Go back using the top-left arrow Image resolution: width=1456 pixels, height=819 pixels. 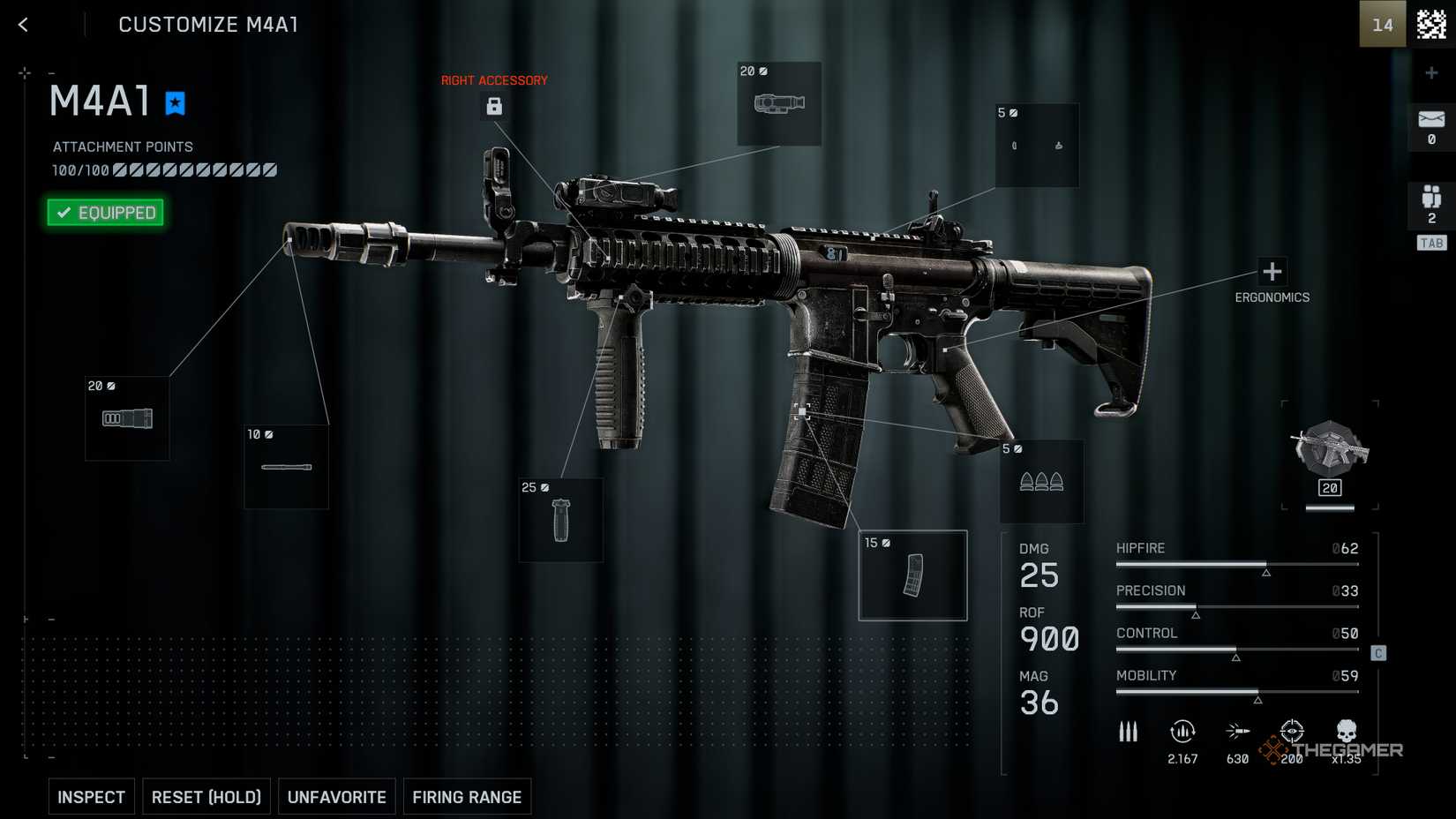[x=24, y=25]
